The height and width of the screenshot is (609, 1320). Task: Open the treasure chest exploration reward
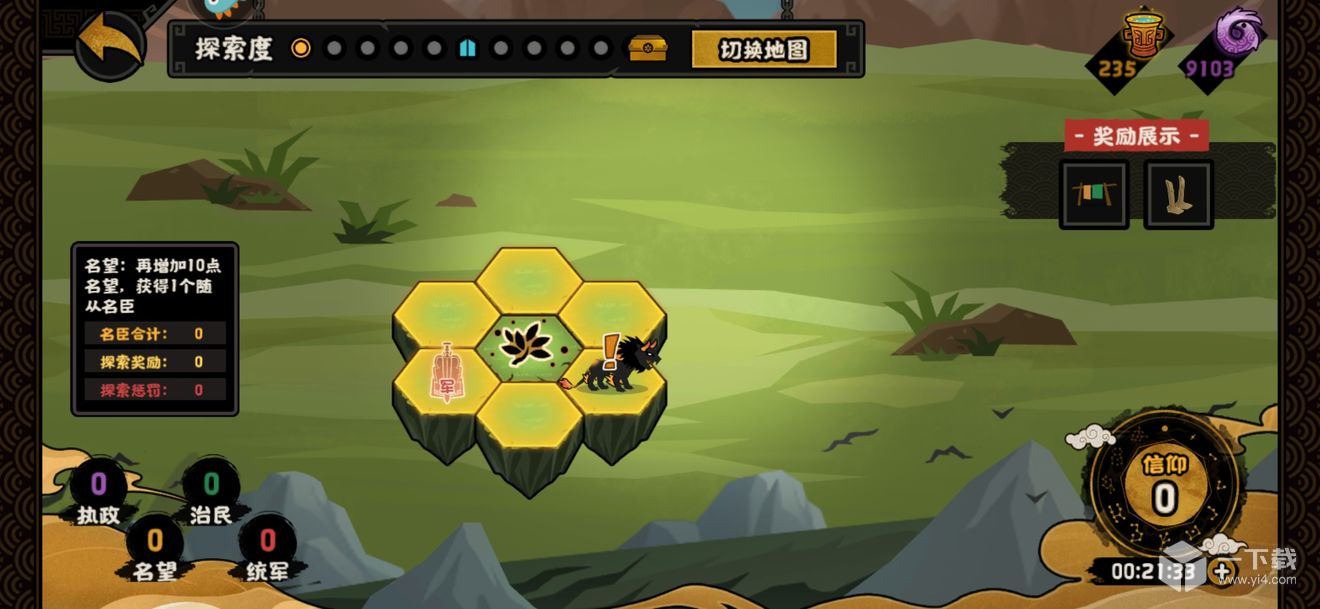click(647, 48)
